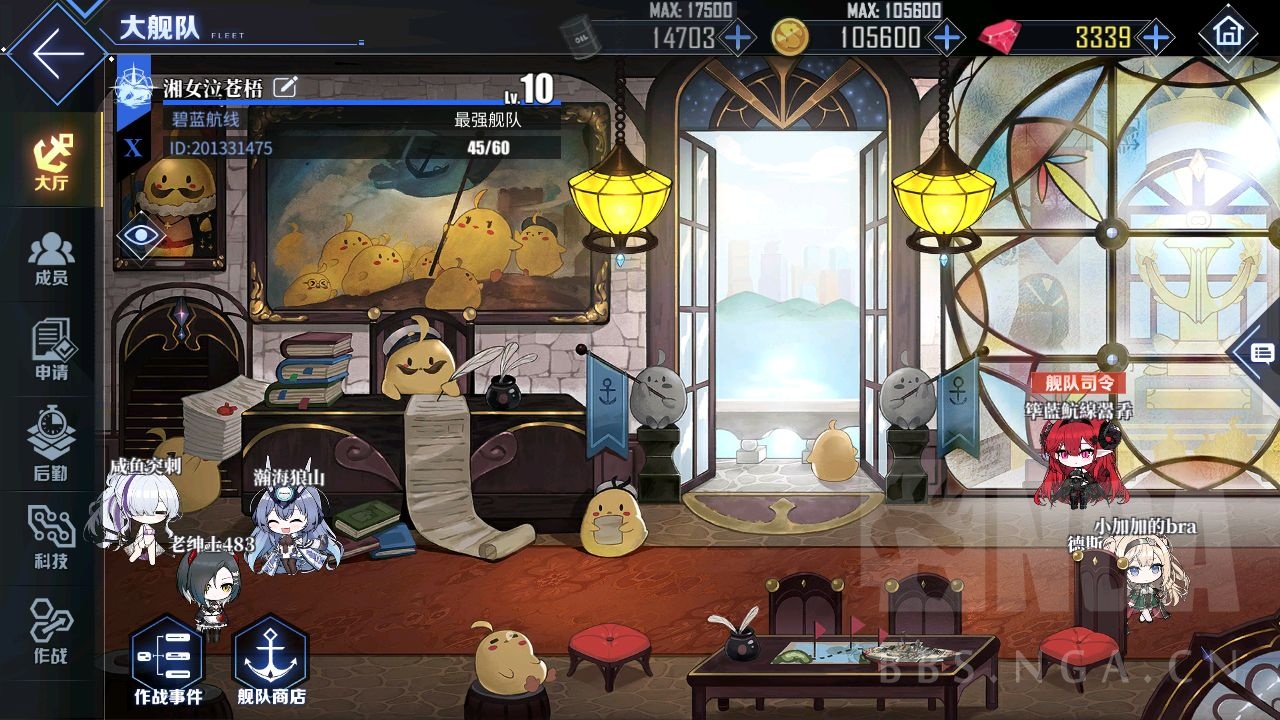Return to the home screen
1280x720 pixels.
pos(1228,35)
